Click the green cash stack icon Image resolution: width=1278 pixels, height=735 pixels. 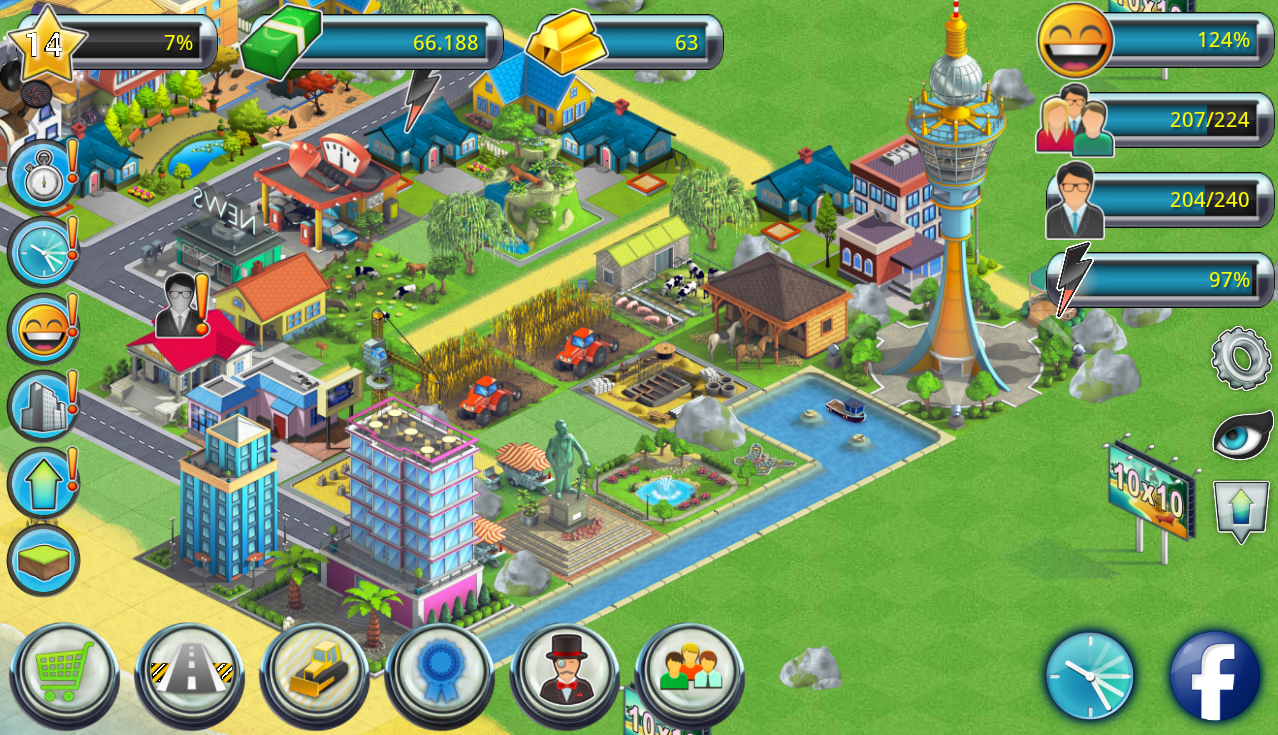(281, 42)
